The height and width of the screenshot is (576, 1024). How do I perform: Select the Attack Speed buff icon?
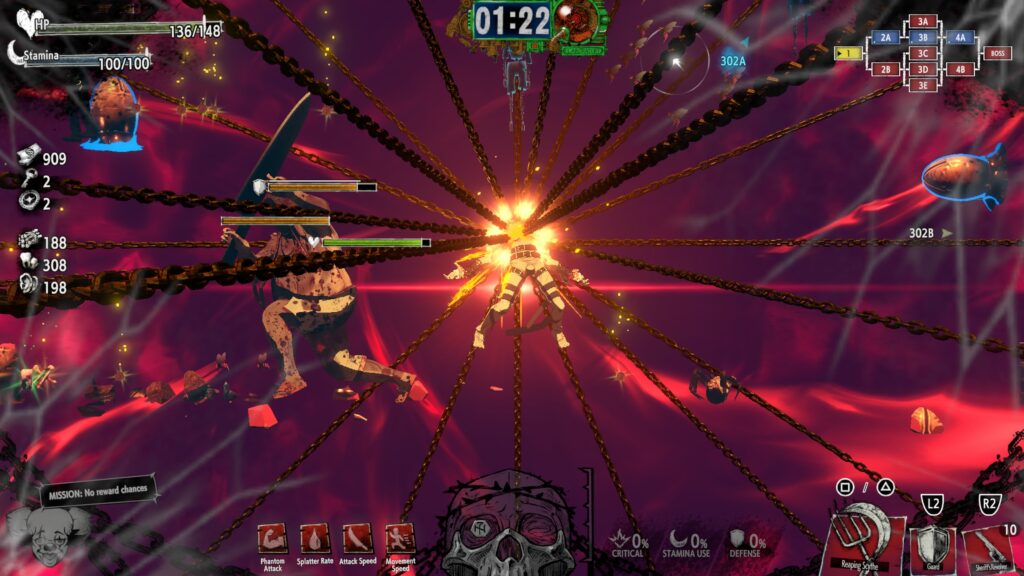coord(358,538)
